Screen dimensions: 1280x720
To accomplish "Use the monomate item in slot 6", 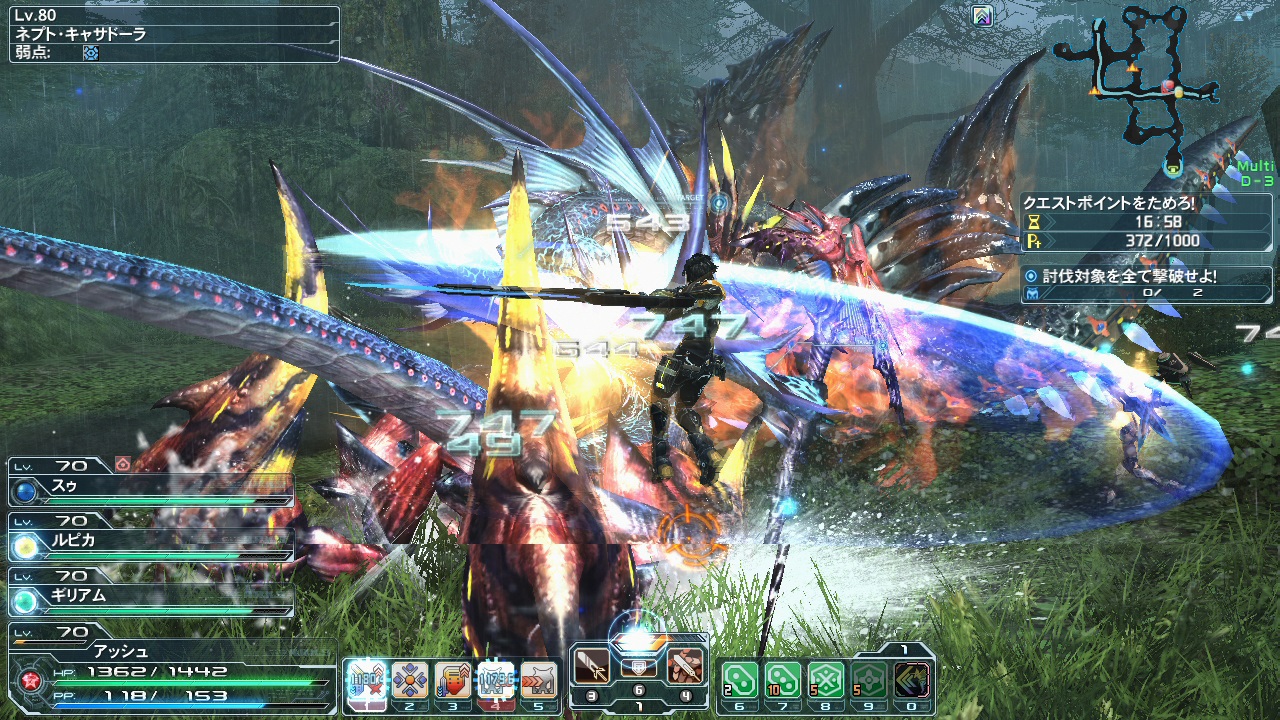I will [740, 679].
